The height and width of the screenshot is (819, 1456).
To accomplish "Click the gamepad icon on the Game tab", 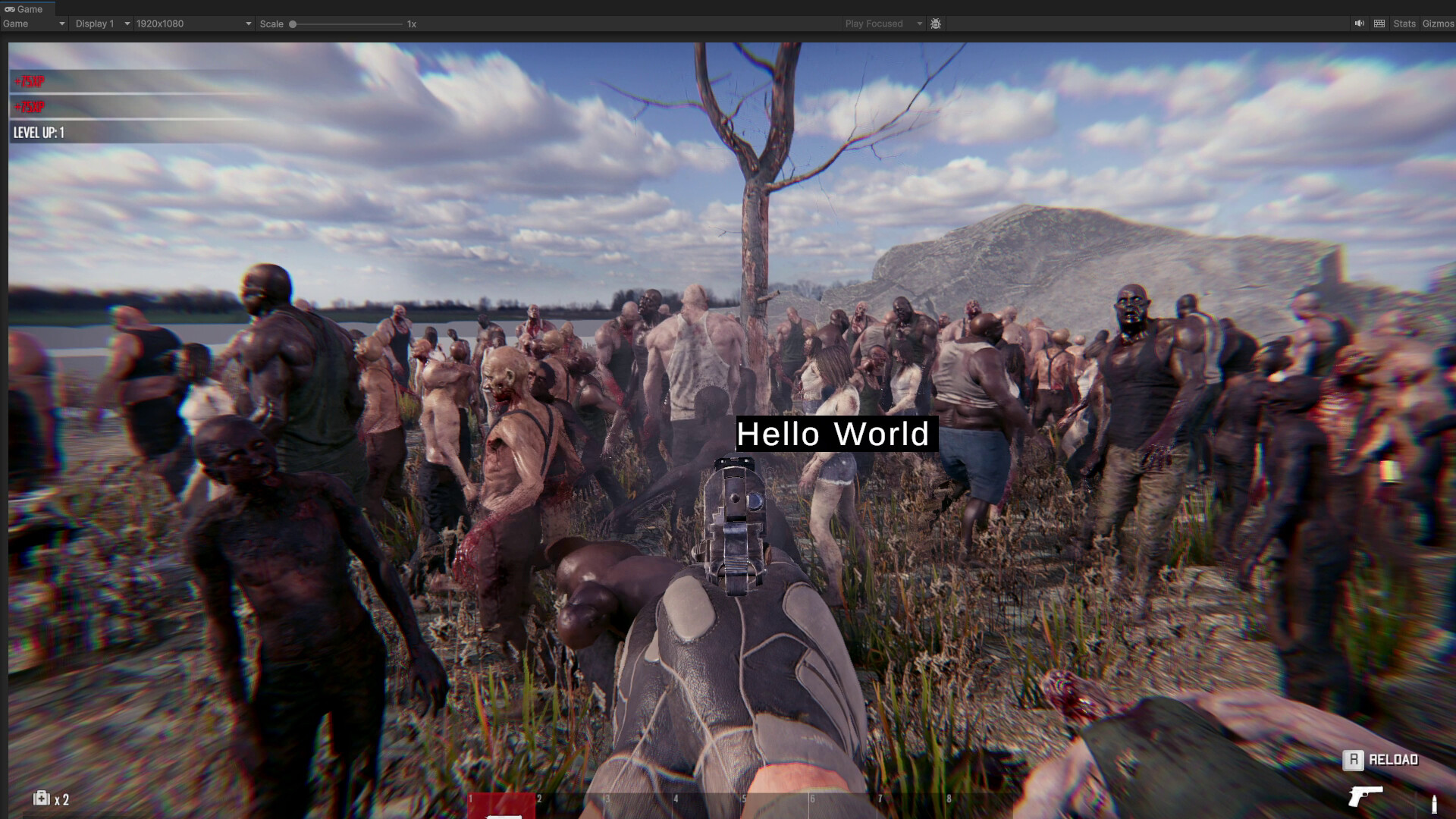I will (x=10, y=9).
